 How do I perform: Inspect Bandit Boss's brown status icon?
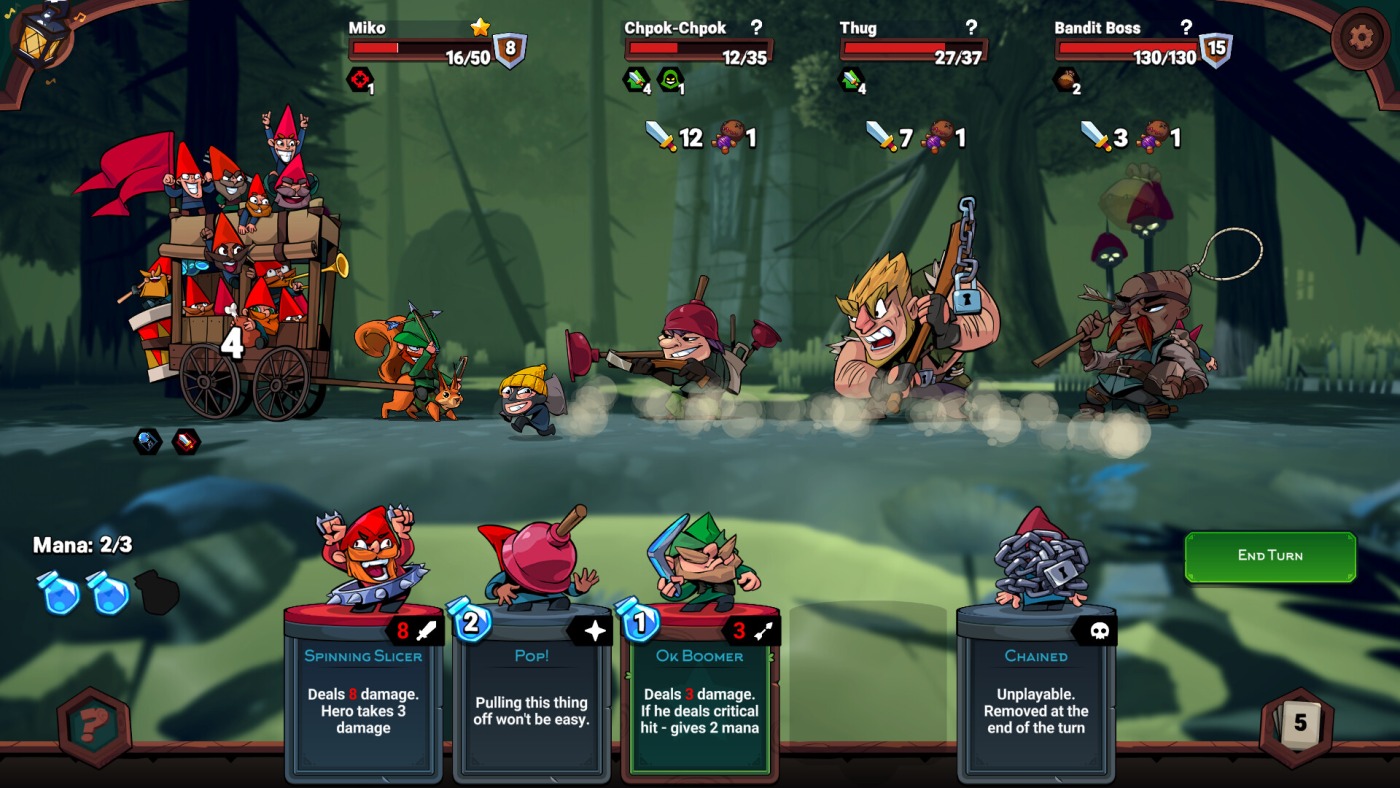[x=1067, y=79]
